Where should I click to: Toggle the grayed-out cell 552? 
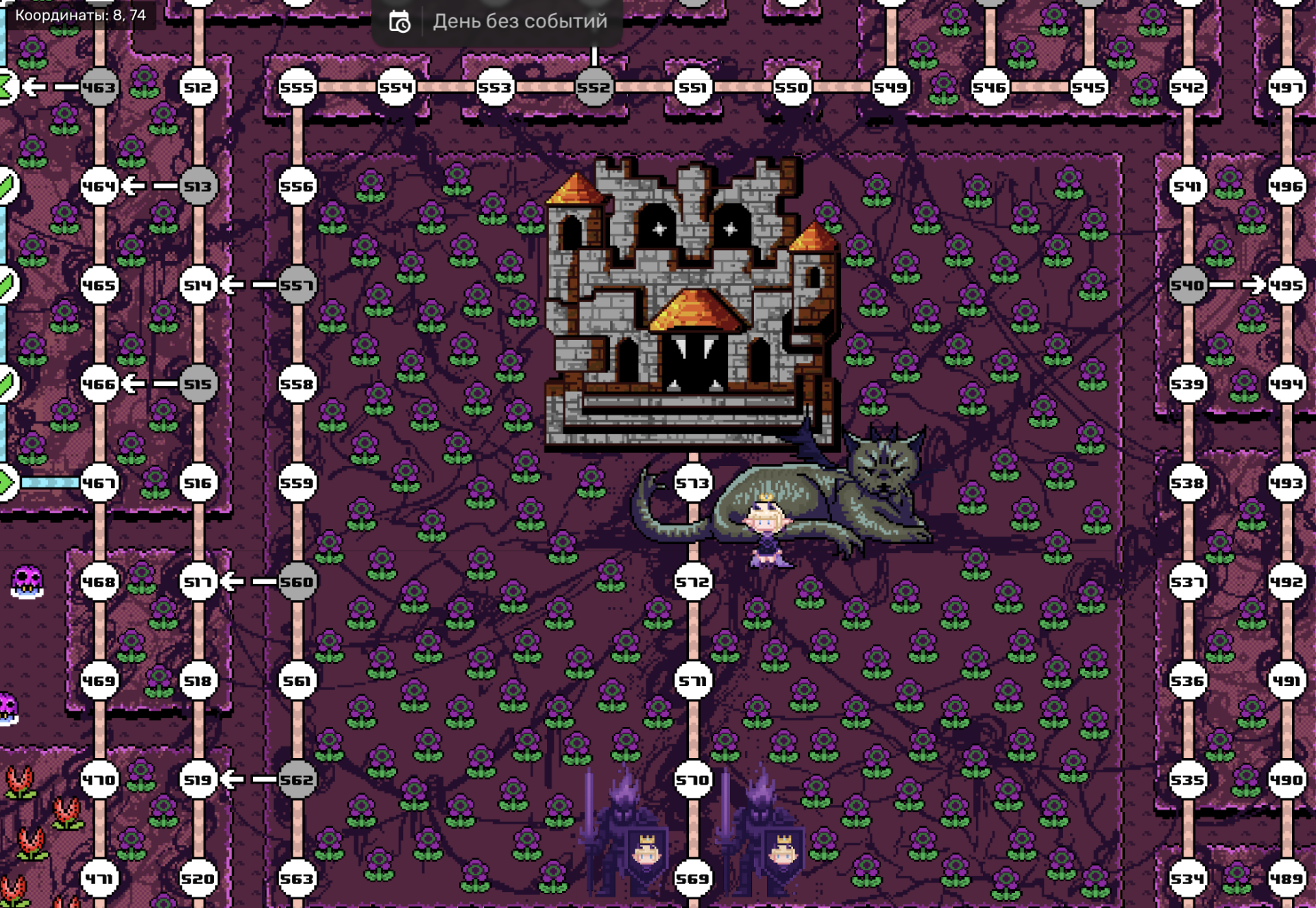coord(594,86)
